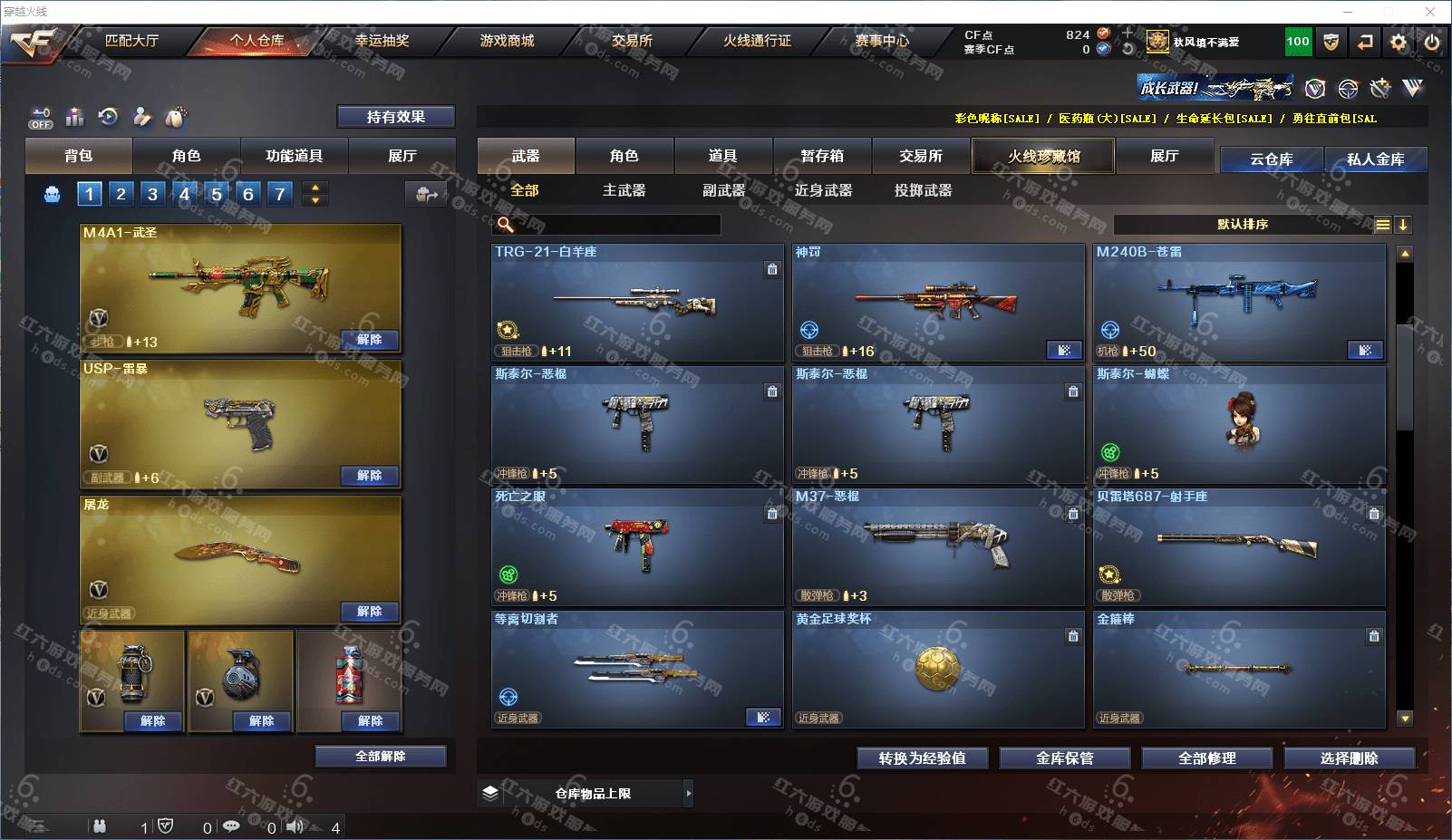Switch to the 火线珍藏馆 tab

[x=1043, y=156]
